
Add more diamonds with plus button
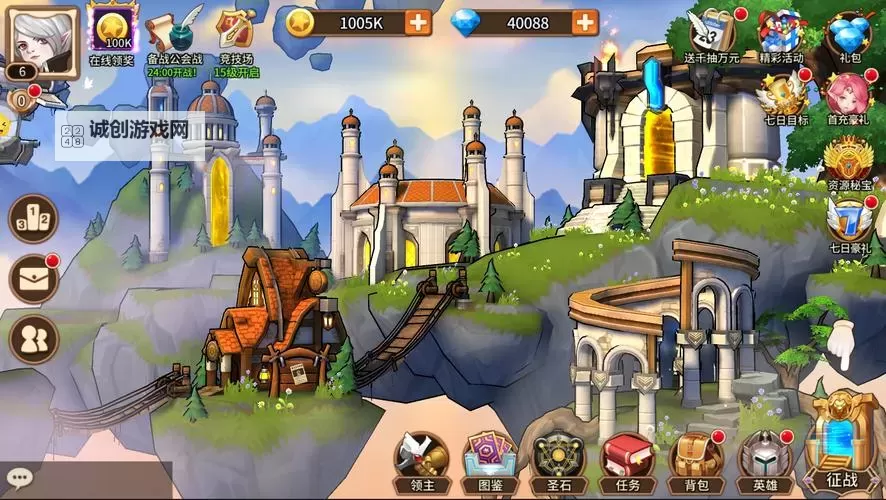pos(585,21)
